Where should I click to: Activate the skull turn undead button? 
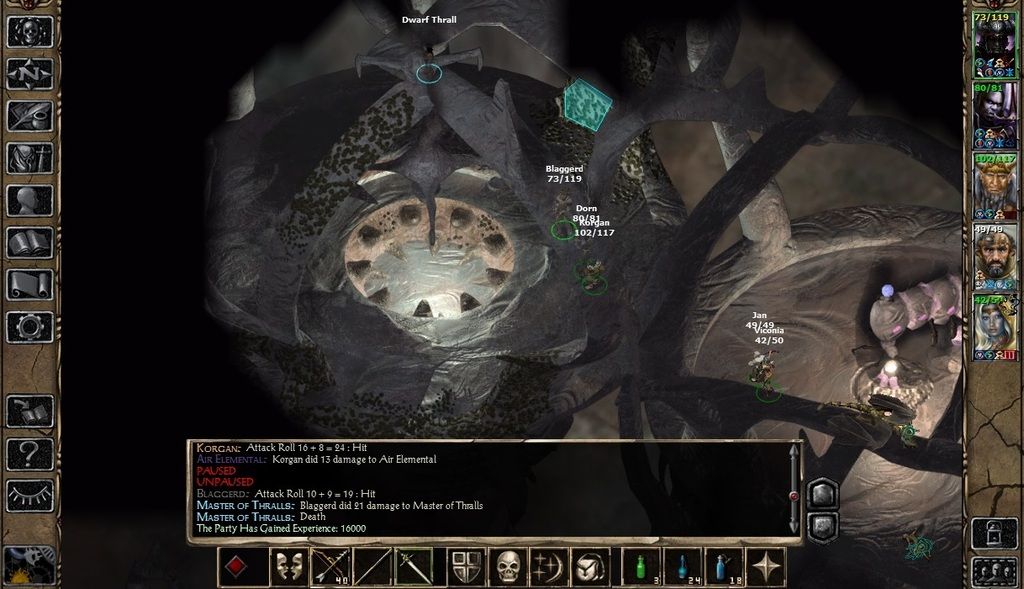point(509,567)
